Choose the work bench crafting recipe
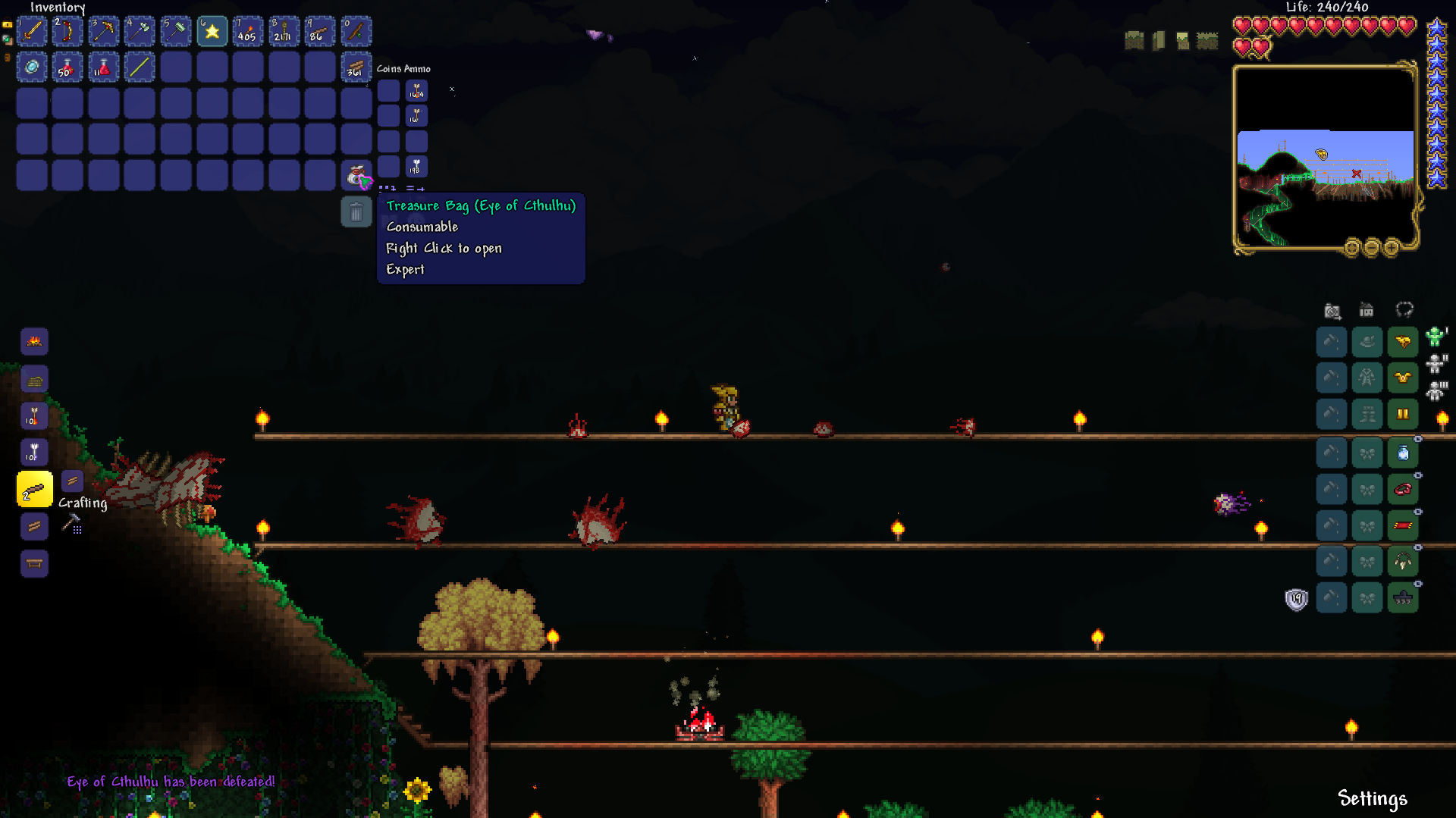Image resolution: width=1456 pixels, height=818 pixels. (x=34, y=563)
